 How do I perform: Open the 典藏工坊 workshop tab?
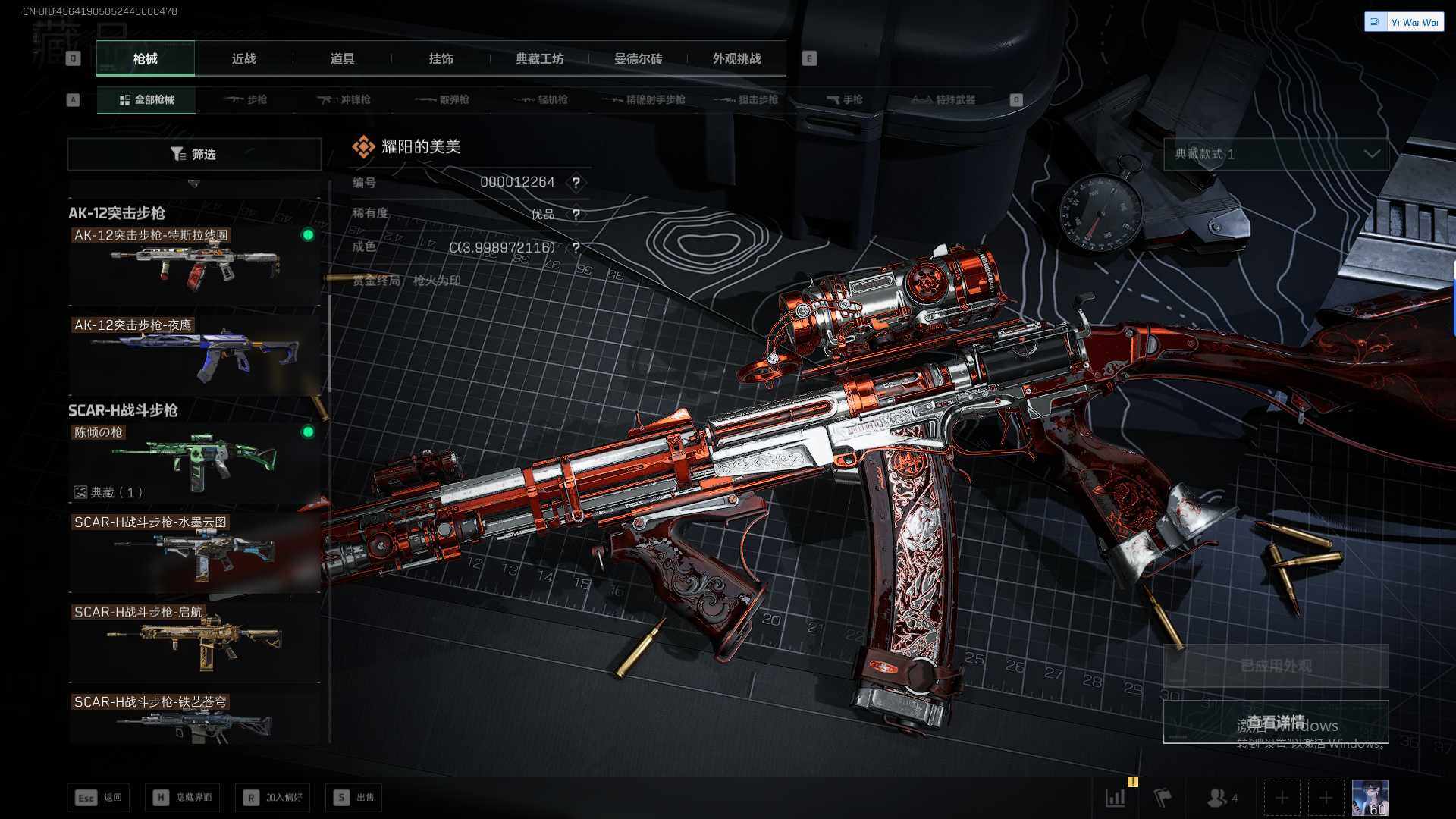click(539, 58)
